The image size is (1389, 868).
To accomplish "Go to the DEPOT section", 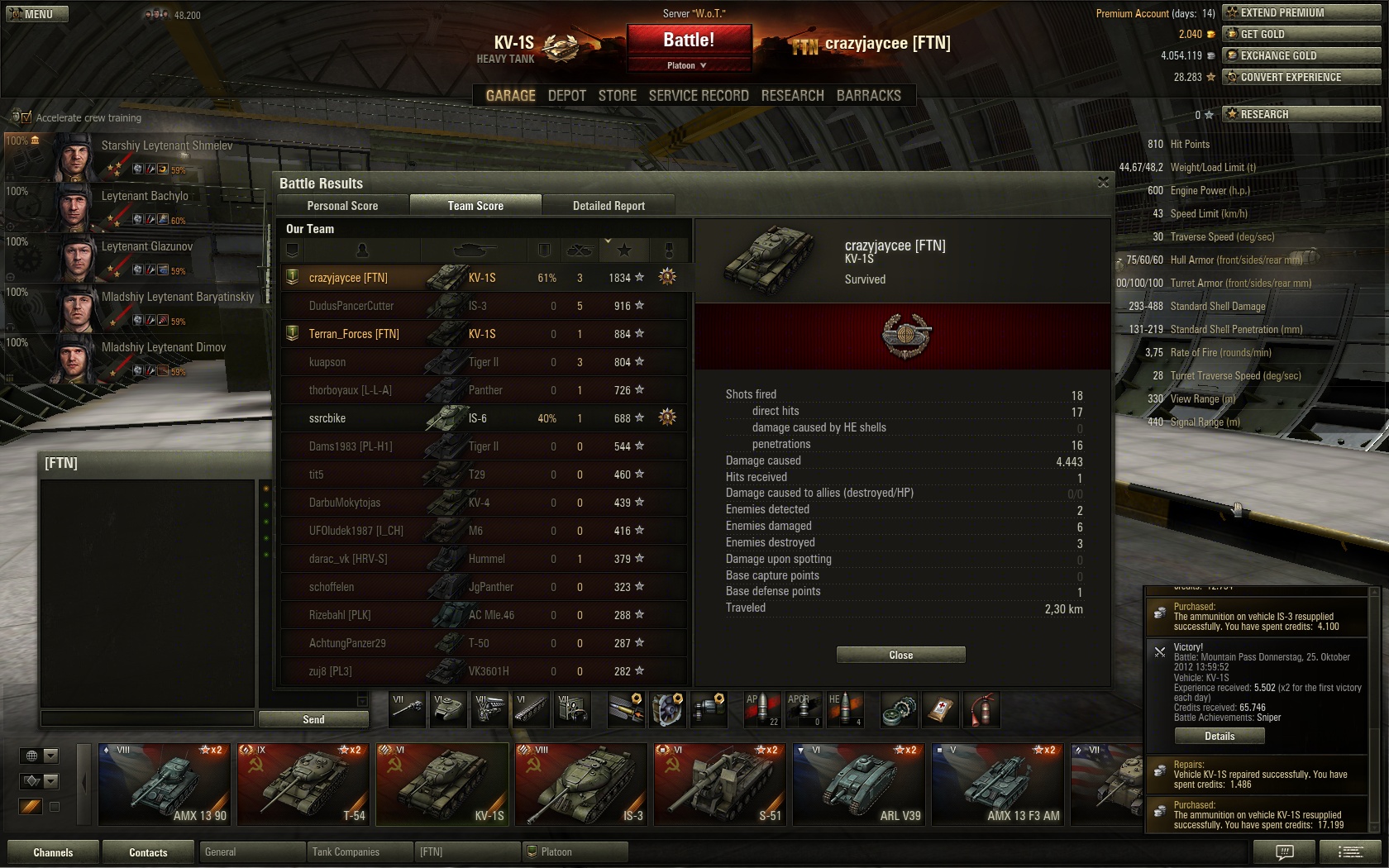I will [566, 96].
